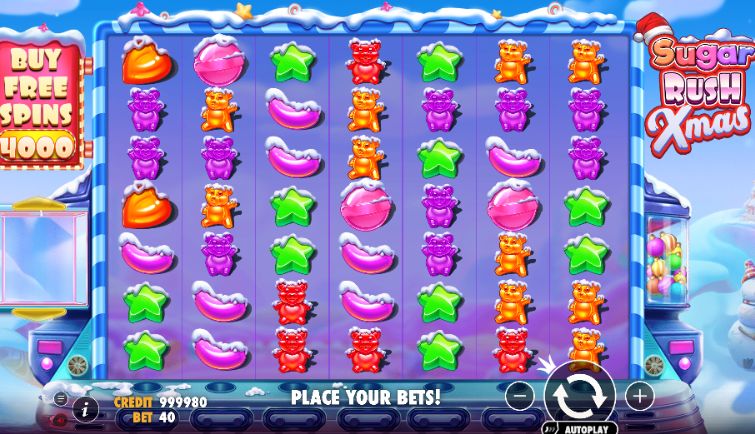Screen dimensions: 755x434
Task: Show the game info with the i button
Action: pos(86,408)
